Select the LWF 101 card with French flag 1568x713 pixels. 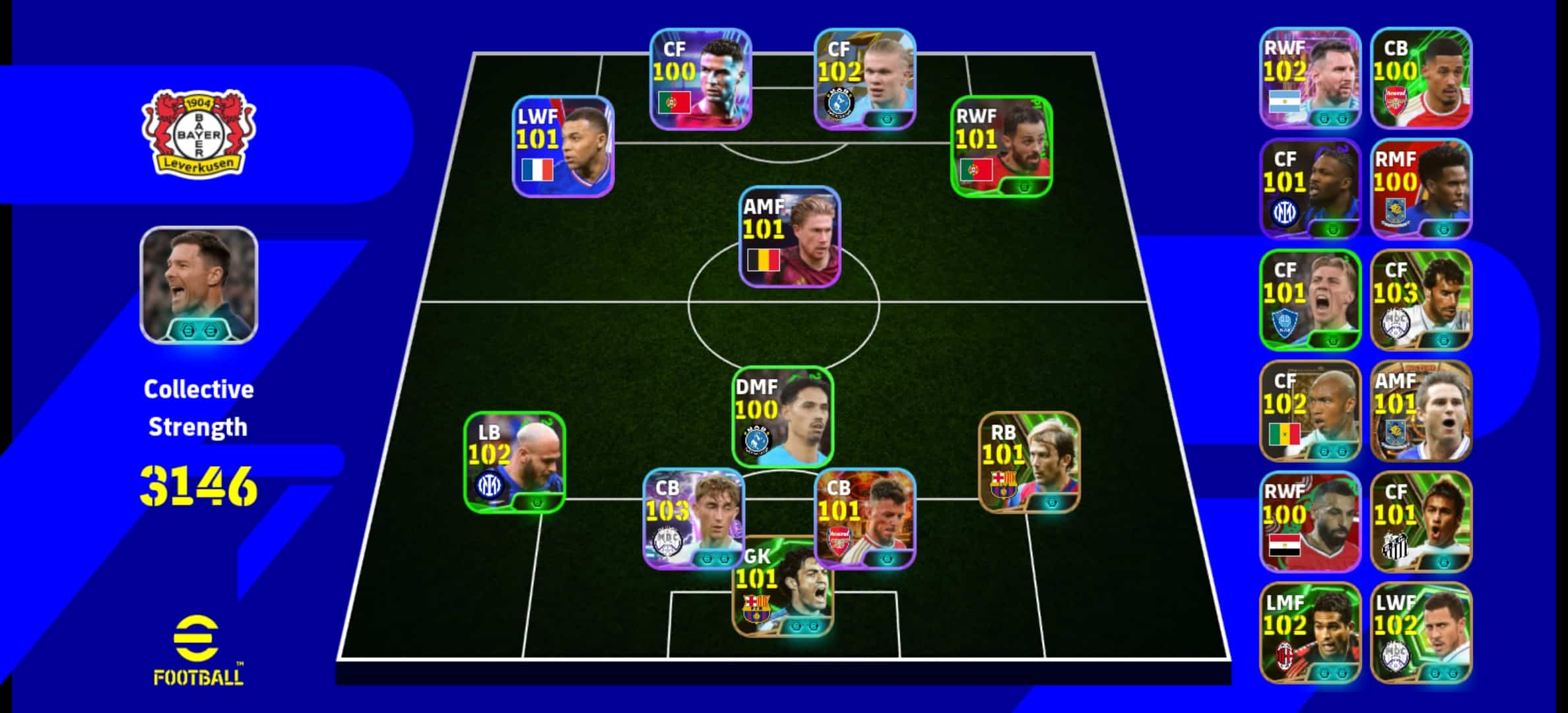click(x=564, y=147)
